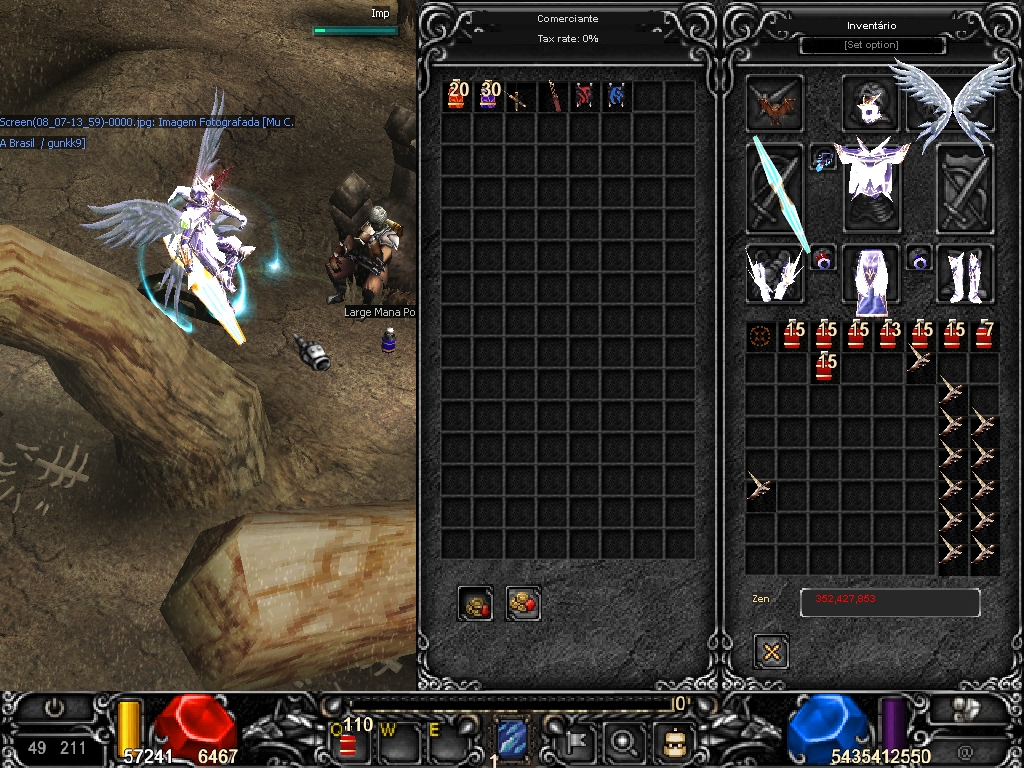Select the equipped white boots slot
1024x768 pixels.
point(965,273)
